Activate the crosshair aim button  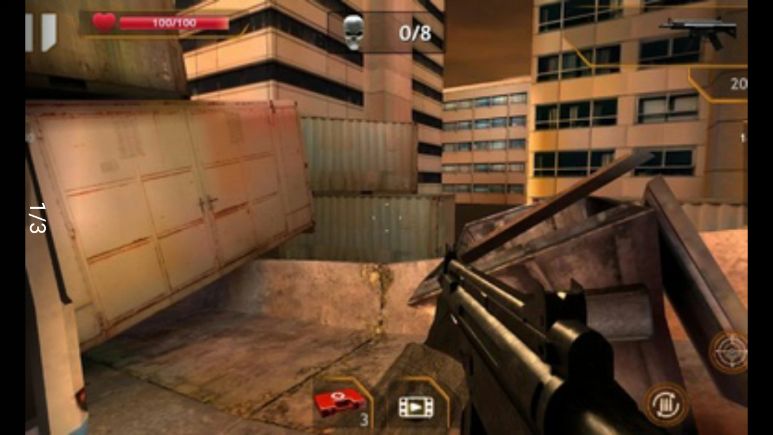[728, 351]
